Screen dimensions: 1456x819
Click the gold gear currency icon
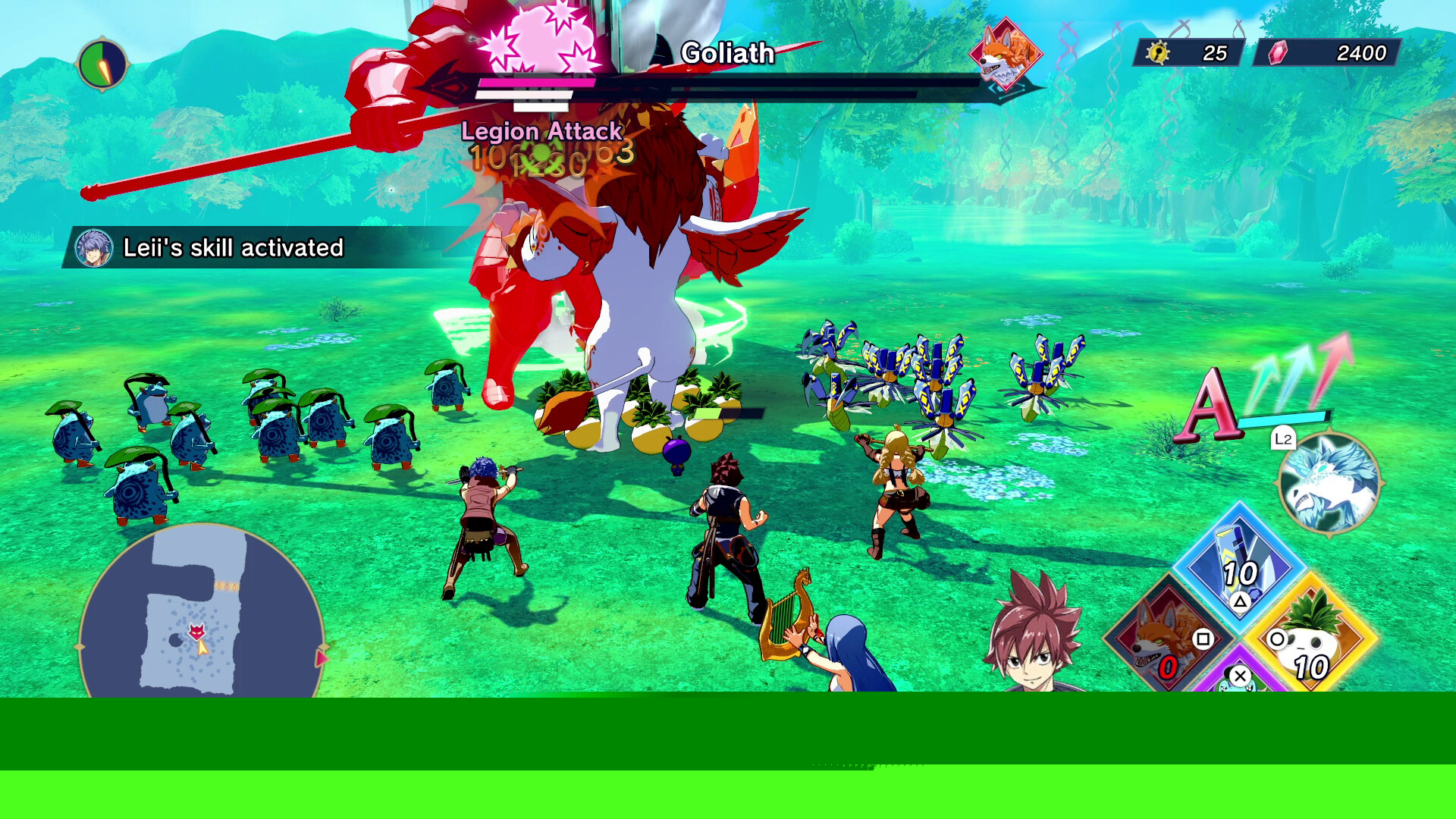[1157, 52]
